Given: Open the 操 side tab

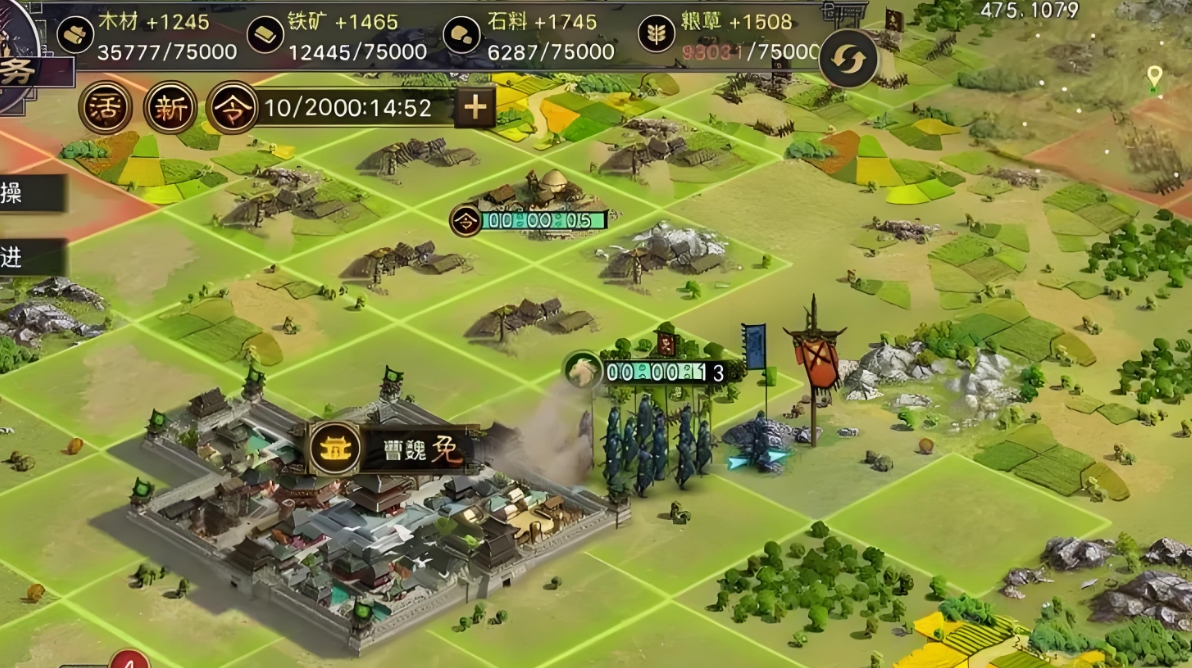Looking at the screenshot, I should pyautogui.click(x=28, y=193).
